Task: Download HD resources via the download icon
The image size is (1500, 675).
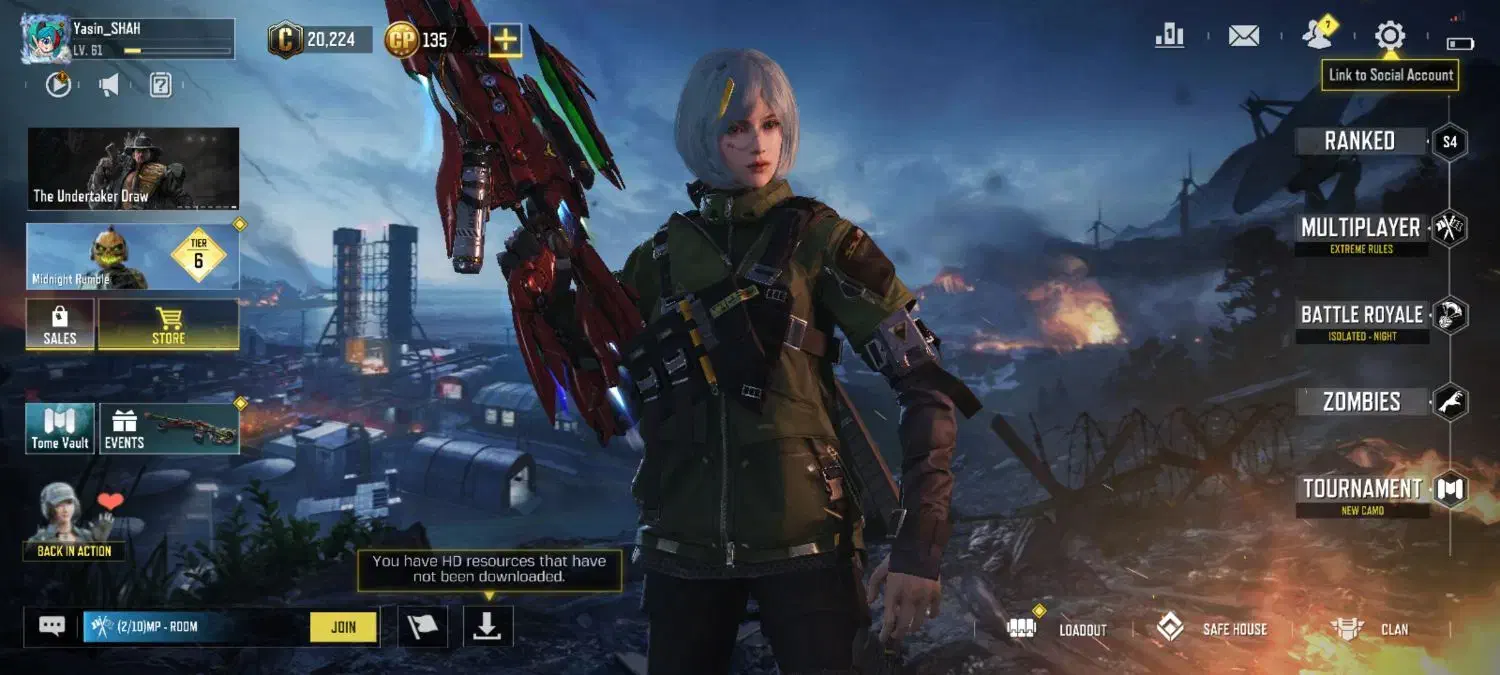Action: coord(487,626)
